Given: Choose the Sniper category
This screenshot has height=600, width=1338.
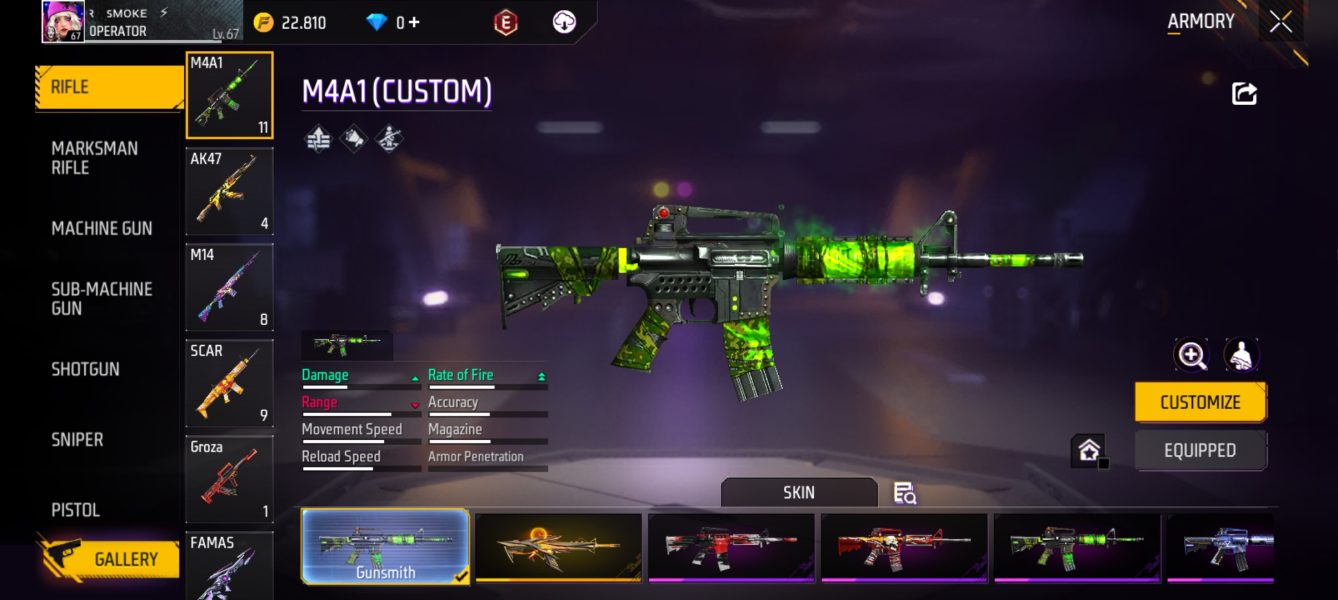Looking at the screenshot, I should [x=78, y=439].
